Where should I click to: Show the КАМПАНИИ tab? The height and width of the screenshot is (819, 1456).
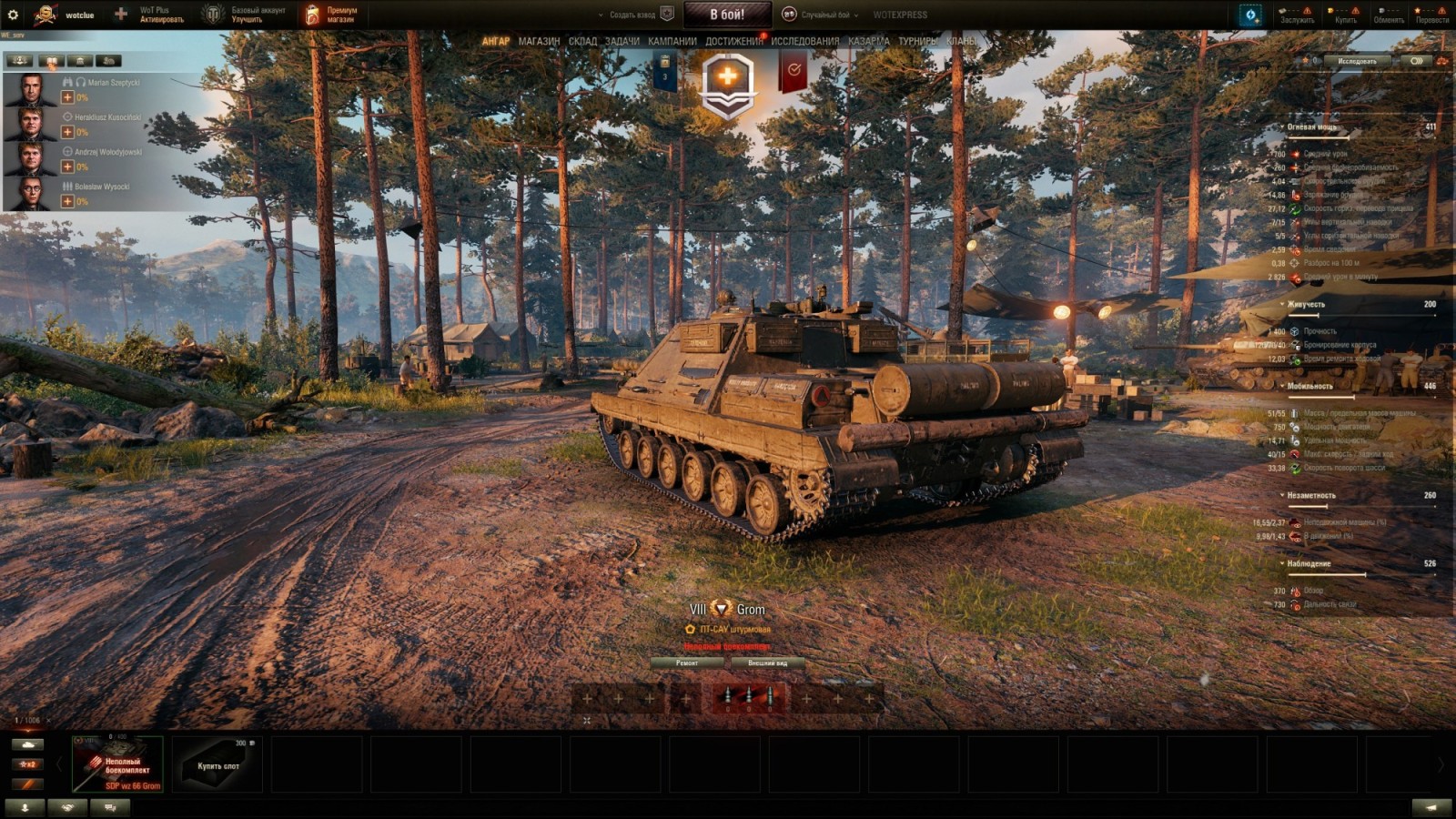[672, 42]
